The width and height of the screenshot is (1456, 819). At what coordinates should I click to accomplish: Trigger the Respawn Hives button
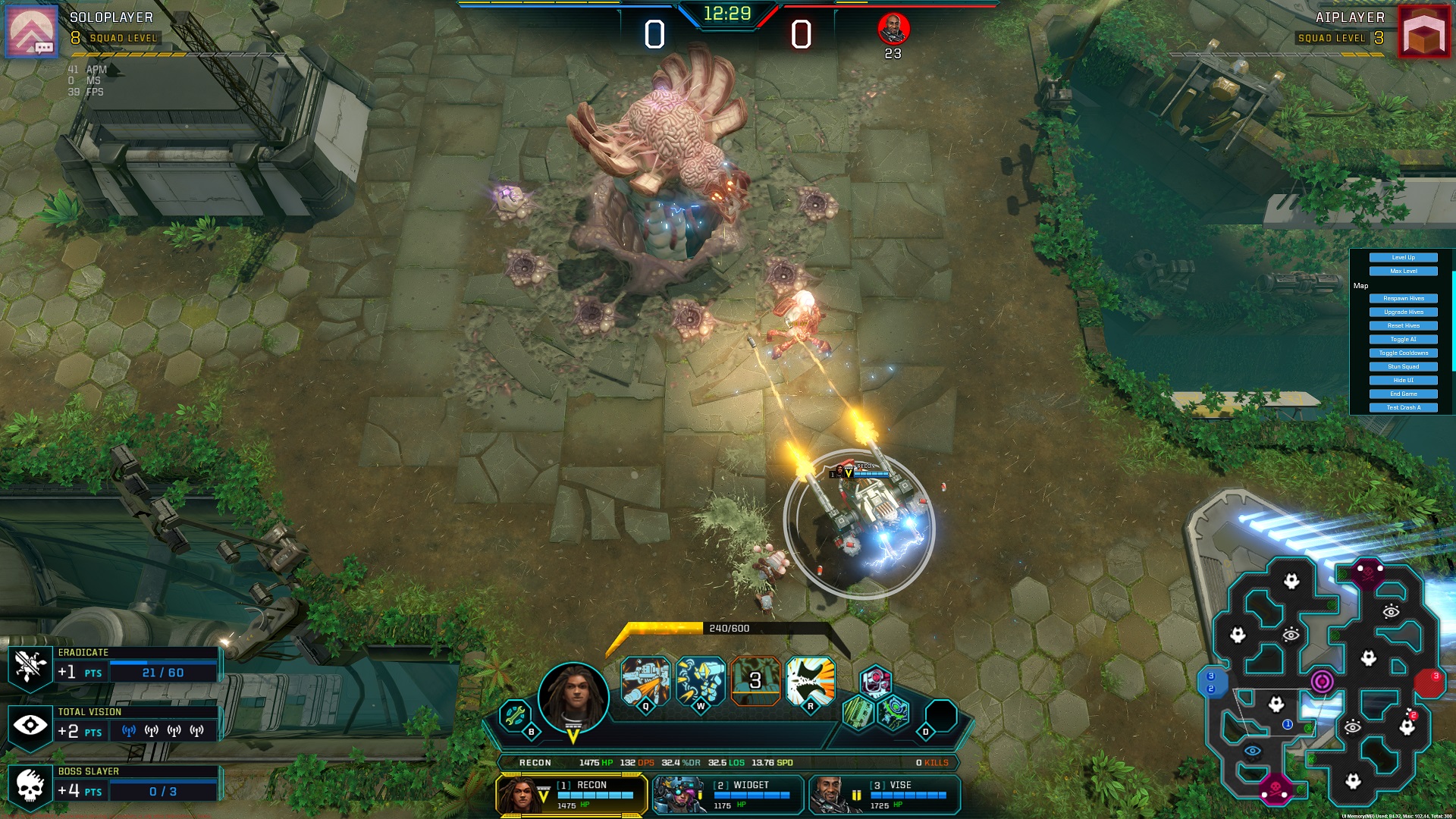[x=1403, y=299]
